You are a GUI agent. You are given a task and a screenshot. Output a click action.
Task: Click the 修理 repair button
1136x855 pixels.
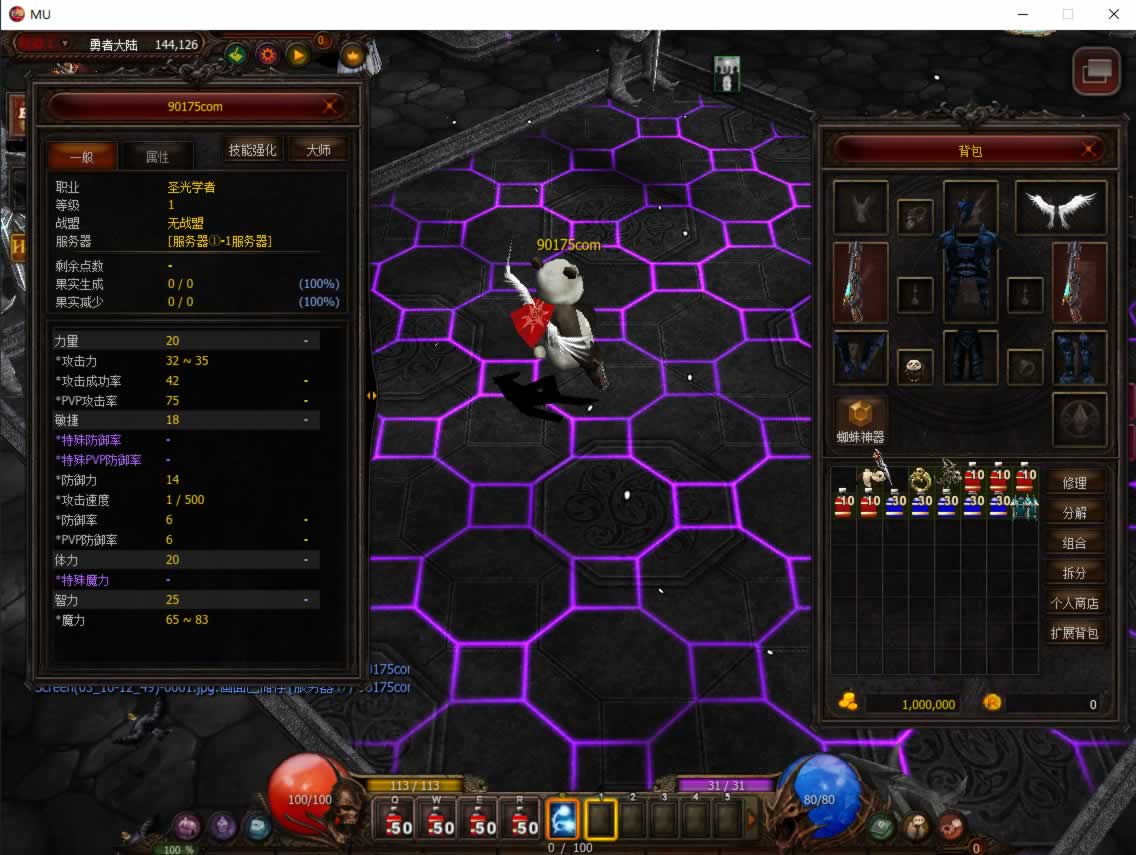(1074, 482)
